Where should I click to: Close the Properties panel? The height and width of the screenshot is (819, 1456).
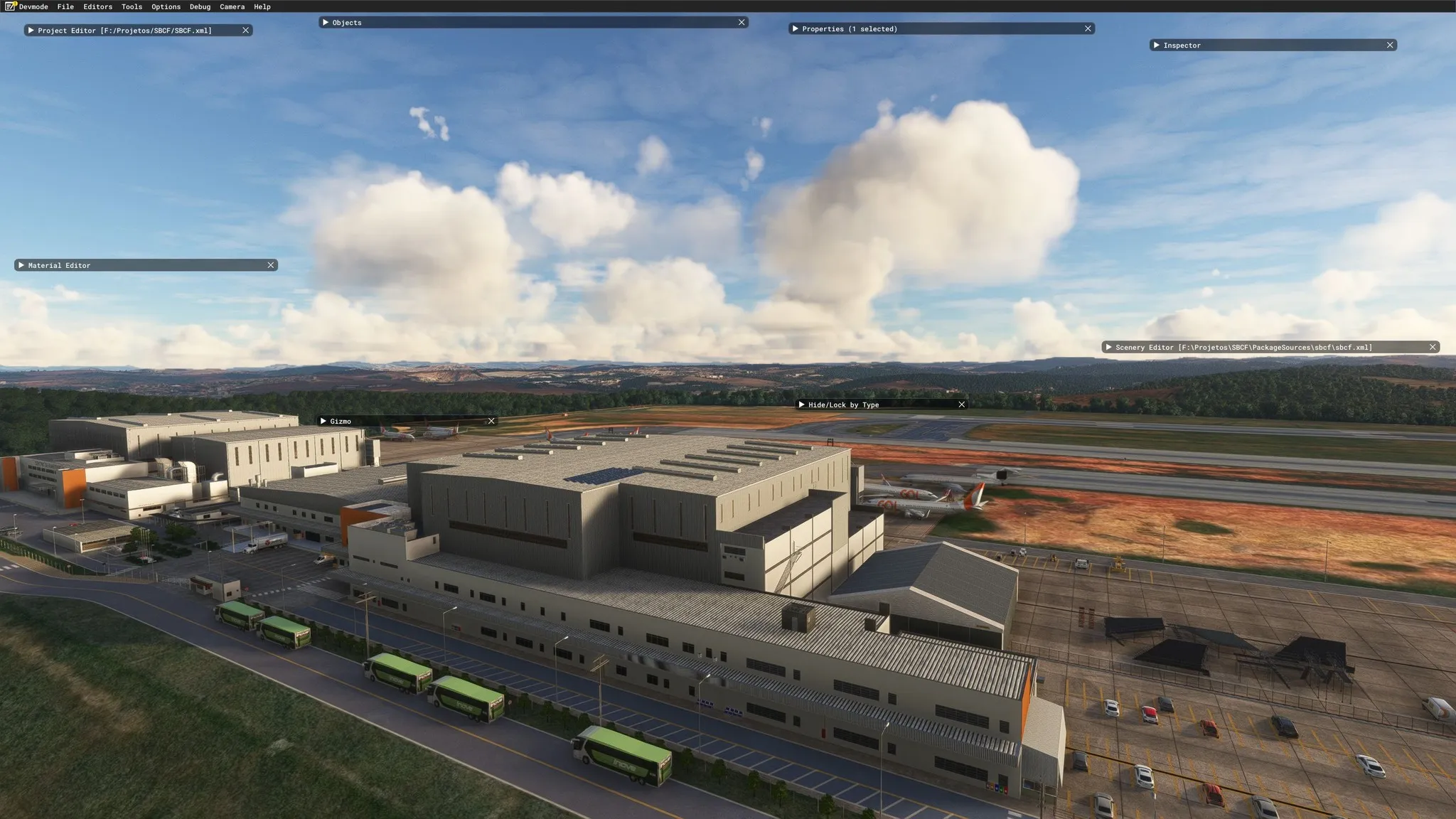coord(1088,29)
